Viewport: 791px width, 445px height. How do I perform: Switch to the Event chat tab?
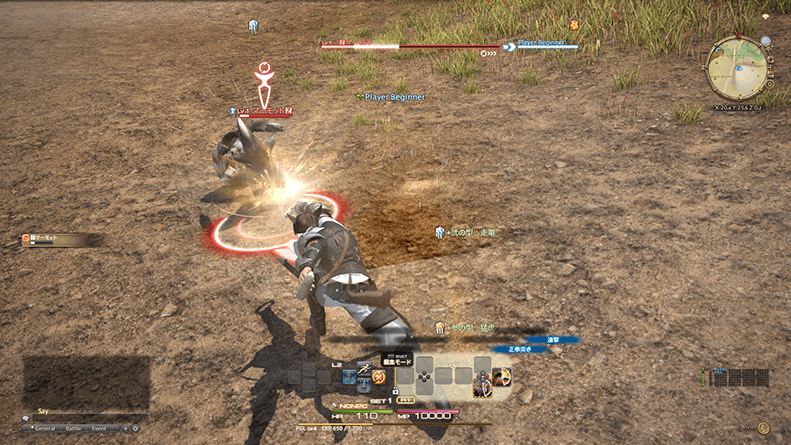[x=100, y=428]
